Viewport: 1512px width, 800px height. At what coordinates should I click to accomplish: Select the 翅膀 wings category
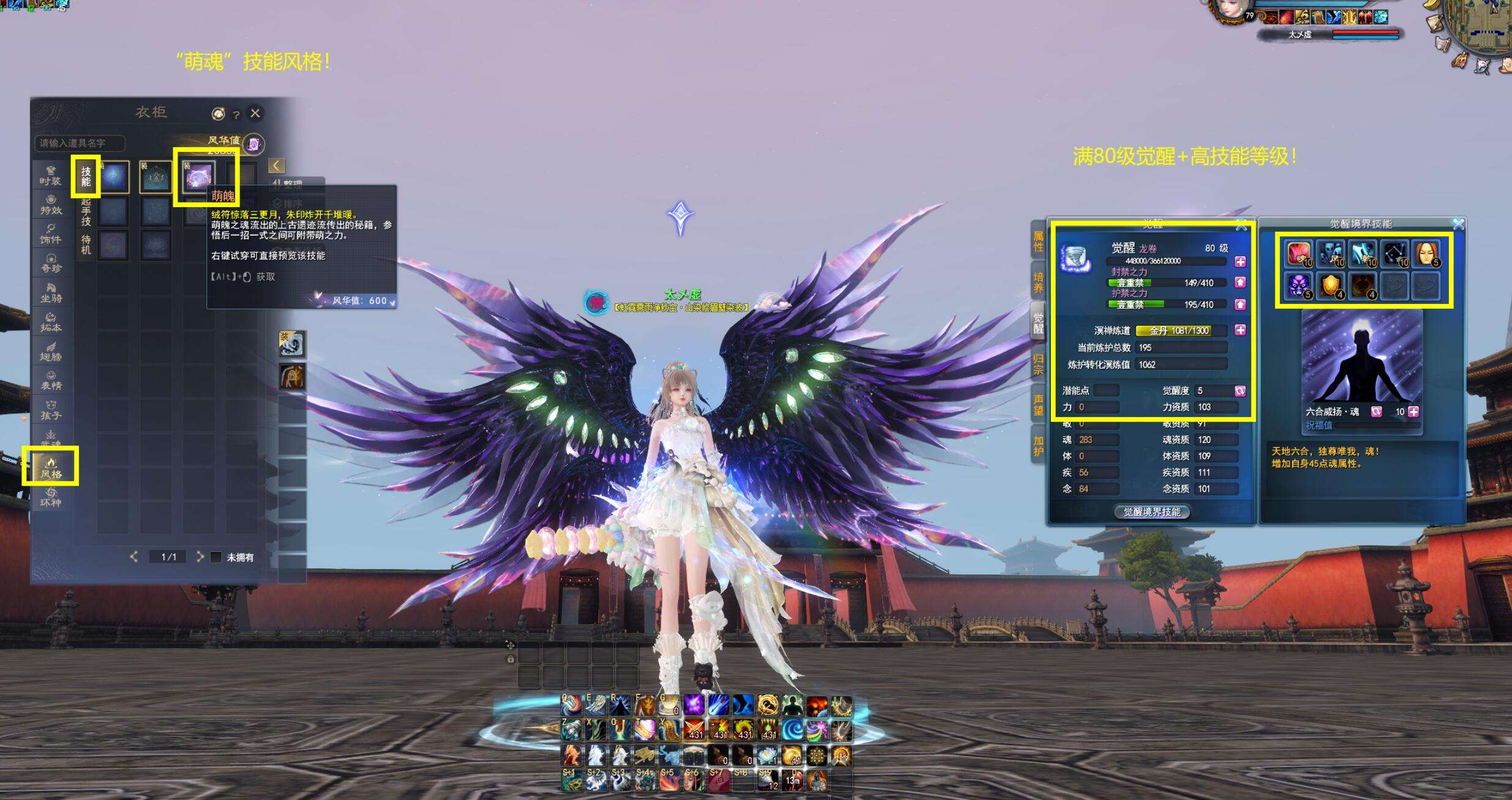[51, 351]
